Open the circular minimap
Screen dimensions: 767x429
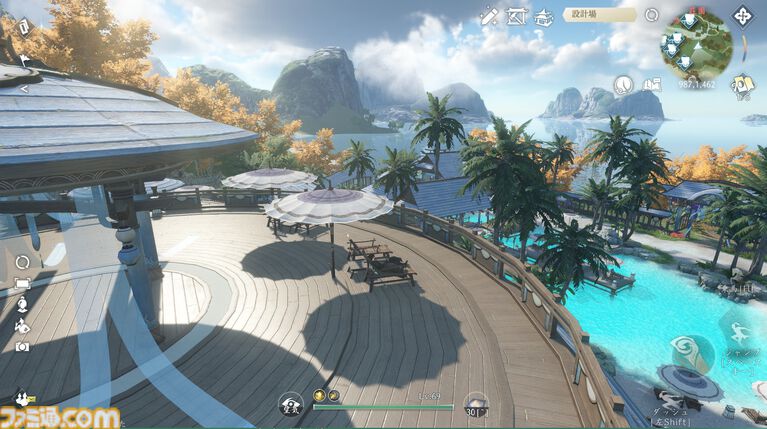point(695,43)
